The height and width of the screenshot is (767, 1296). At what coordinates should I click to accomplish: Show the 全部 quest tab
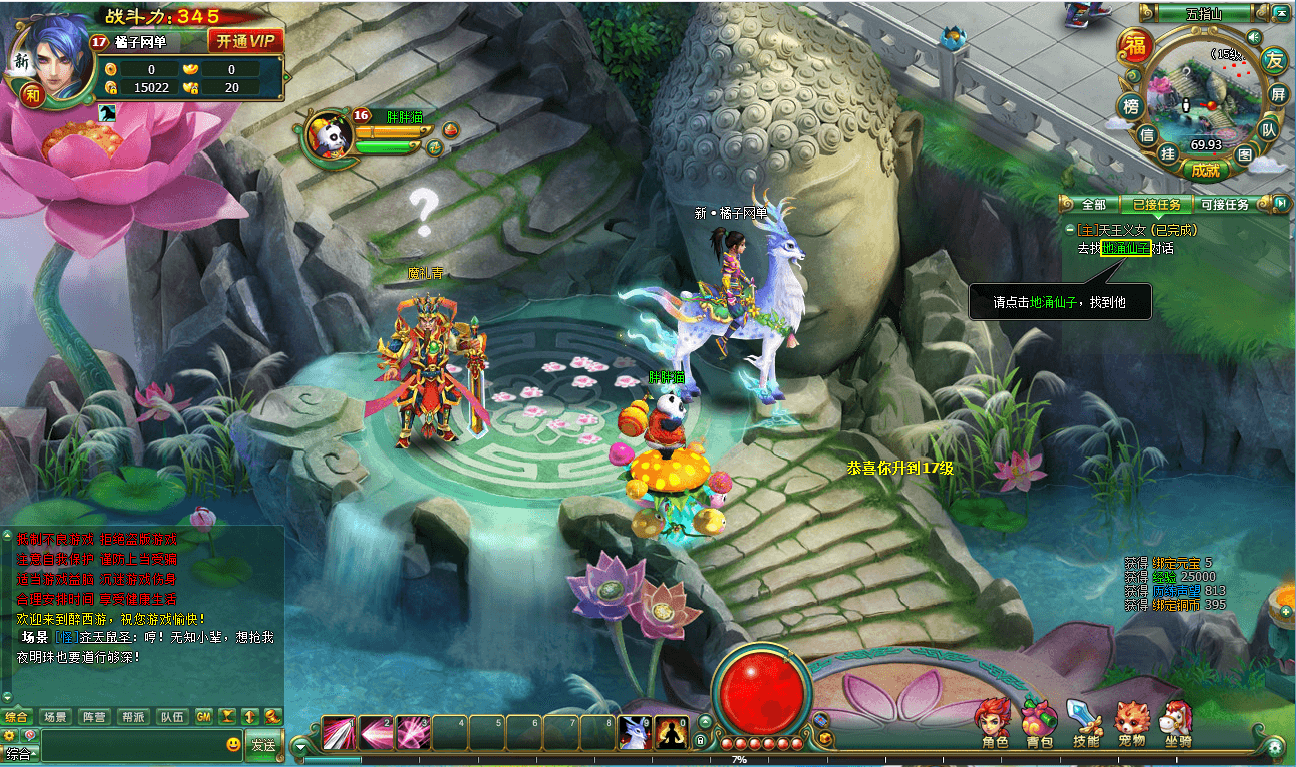[x=1093, y=205]
